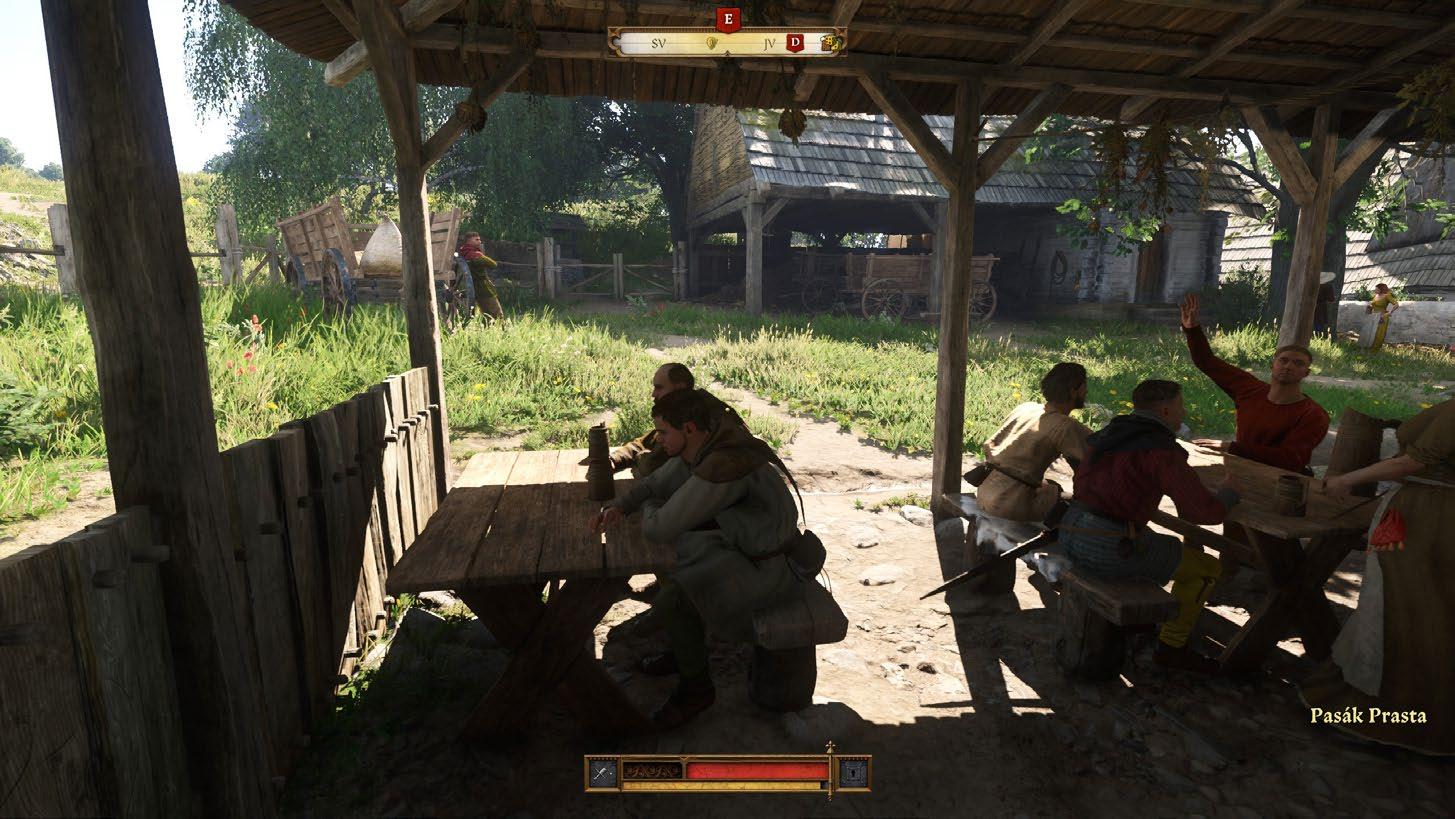Select the point-of-interest icon at compass end

pos(828,42)
